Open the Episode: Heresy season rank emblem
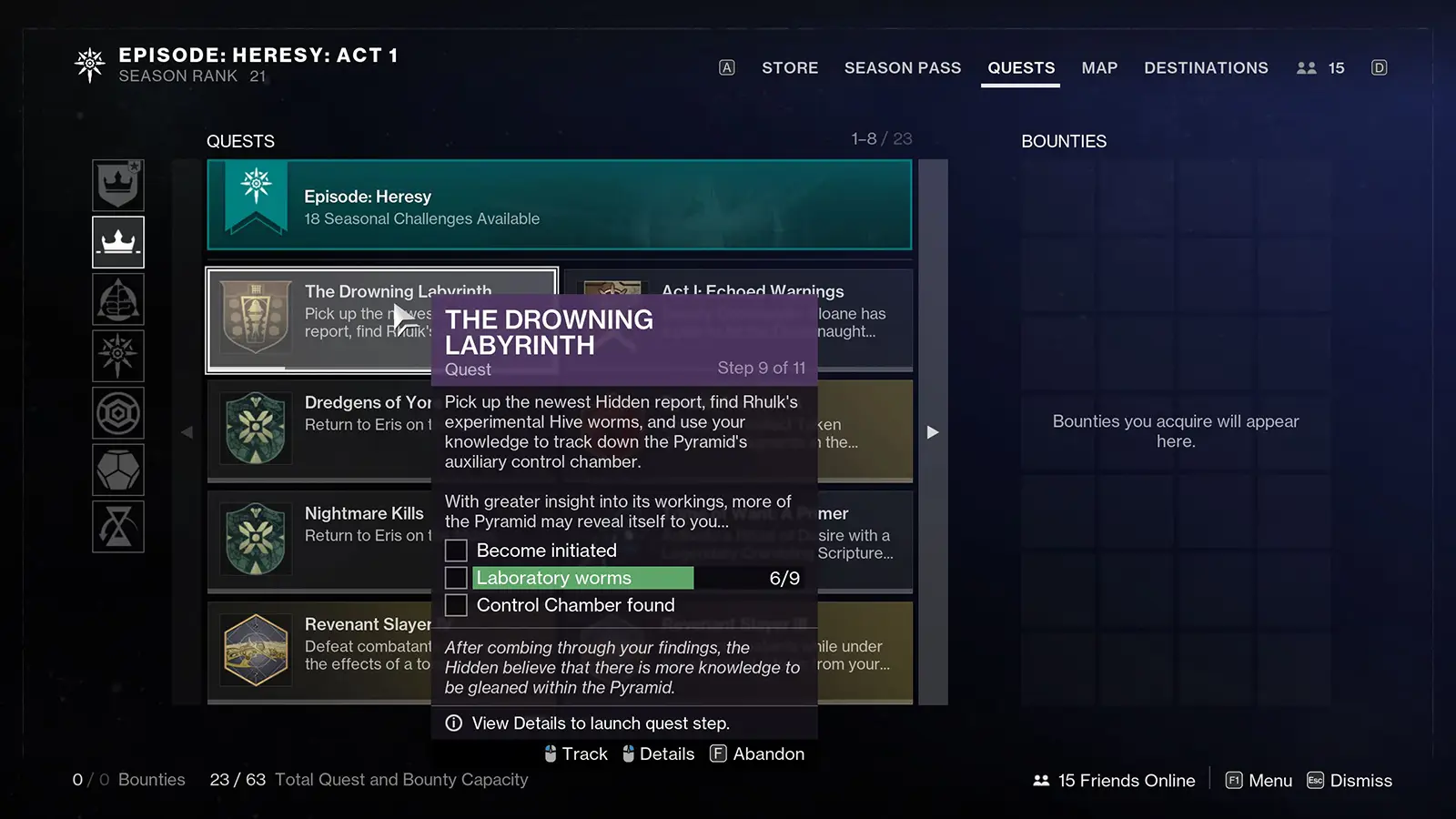Image resolution: width=1456 pixels, height=819 pixels. click(90, 66)
